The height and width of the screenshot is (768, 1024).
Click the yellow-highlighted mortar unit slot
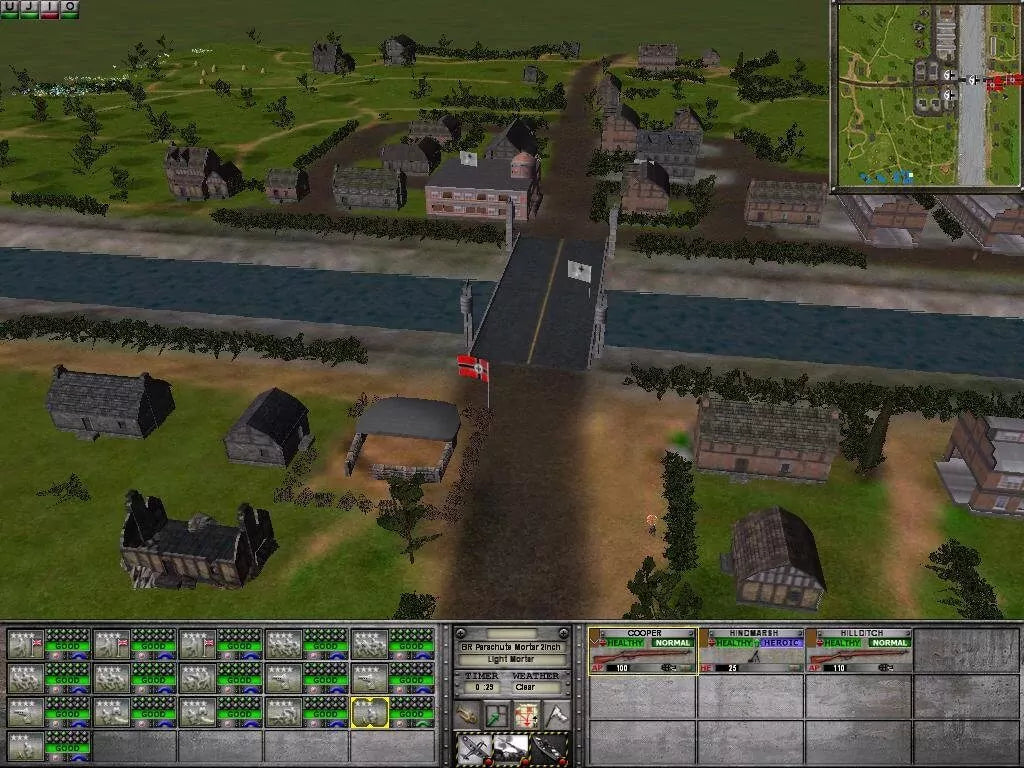click(x=370, y=712)
